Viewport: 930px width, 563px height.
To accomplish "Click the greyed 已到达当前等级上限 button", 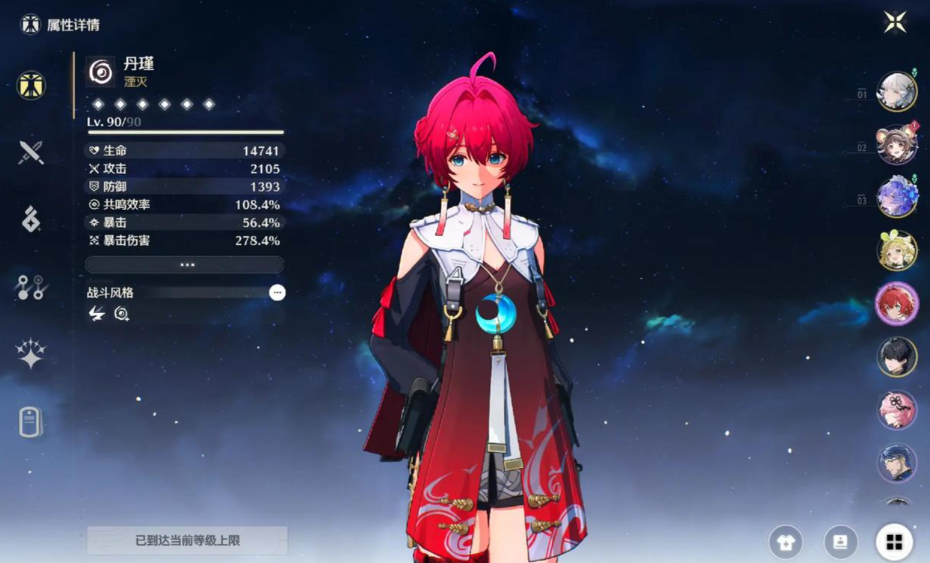I will (x=187, y=541).
